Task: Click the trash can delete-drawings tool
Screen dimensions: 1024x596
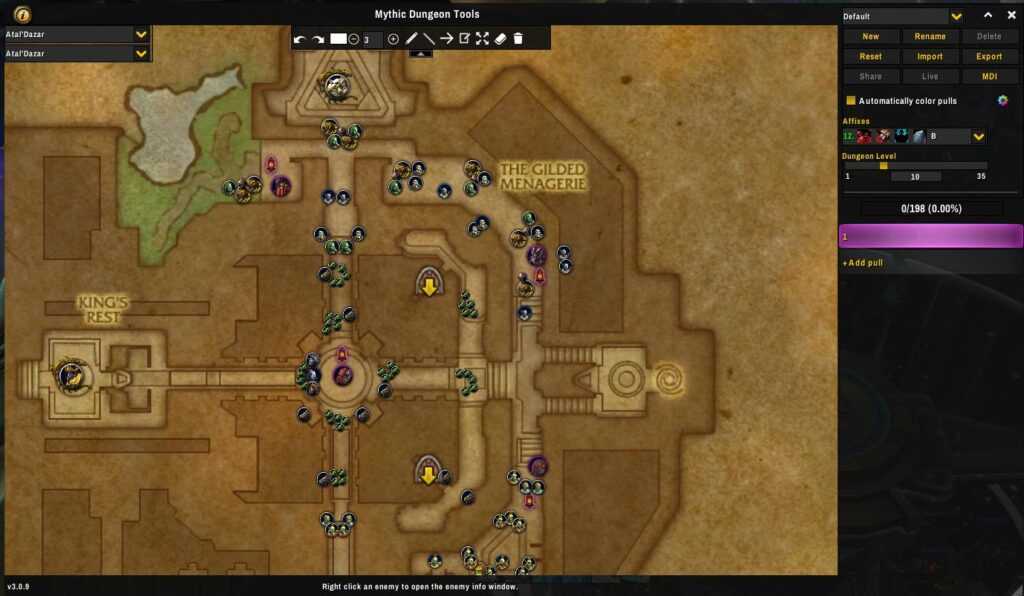Action: (518, 39)
